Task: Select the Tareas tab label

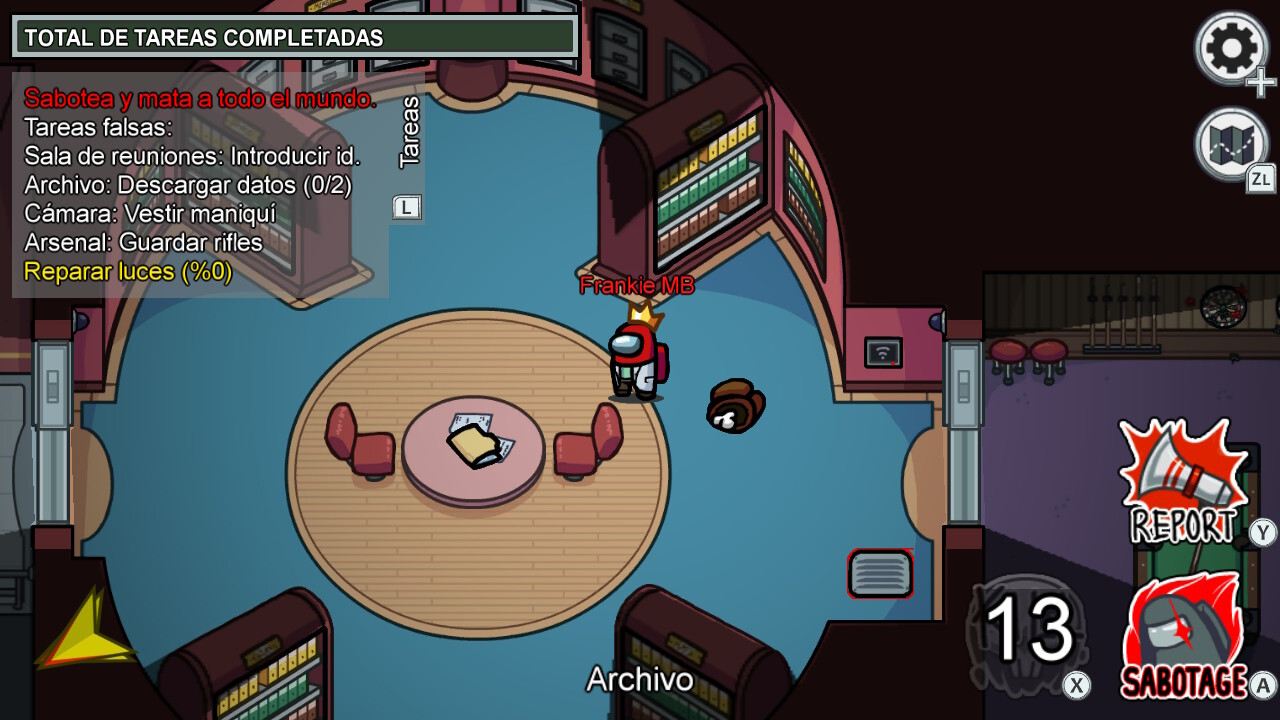Action: click(407, 132)
